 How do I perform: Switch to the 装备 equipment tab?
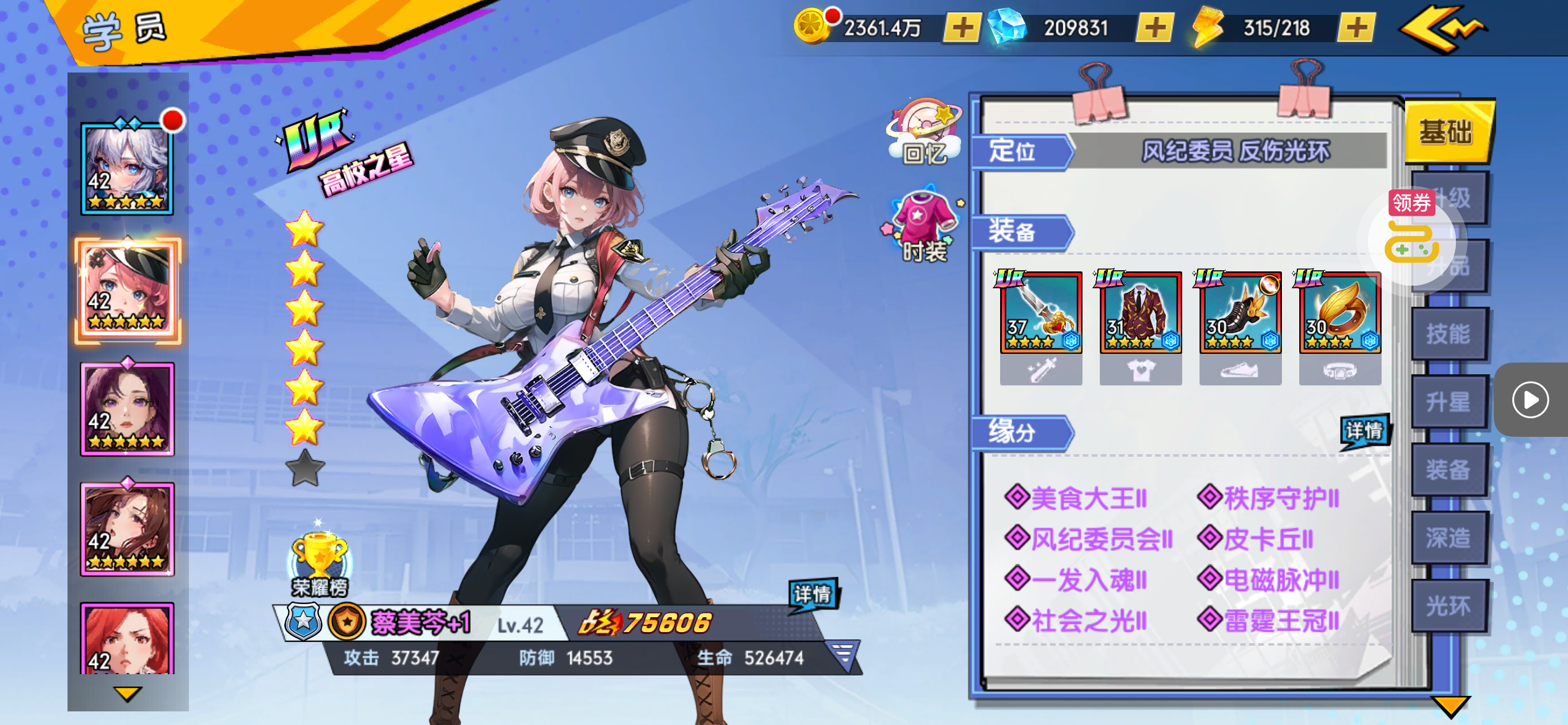tap(1448, 470)
